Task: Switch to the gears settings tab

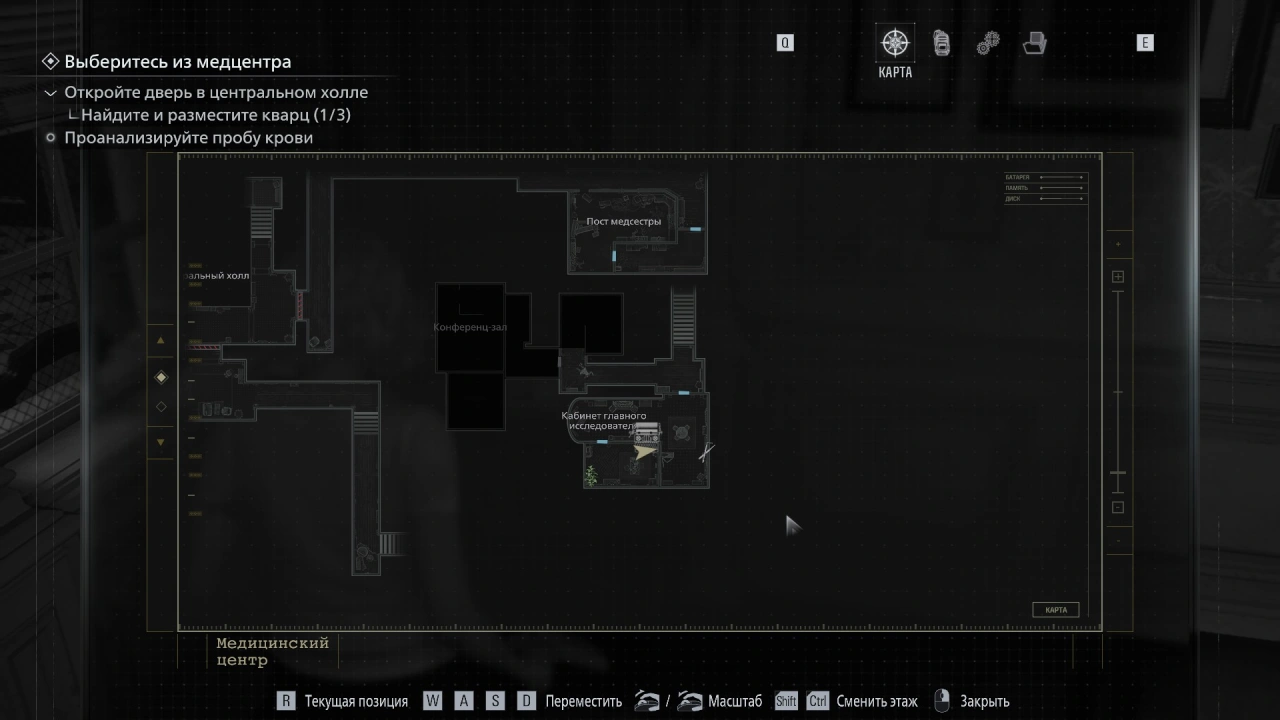Action: click(988, 43)
